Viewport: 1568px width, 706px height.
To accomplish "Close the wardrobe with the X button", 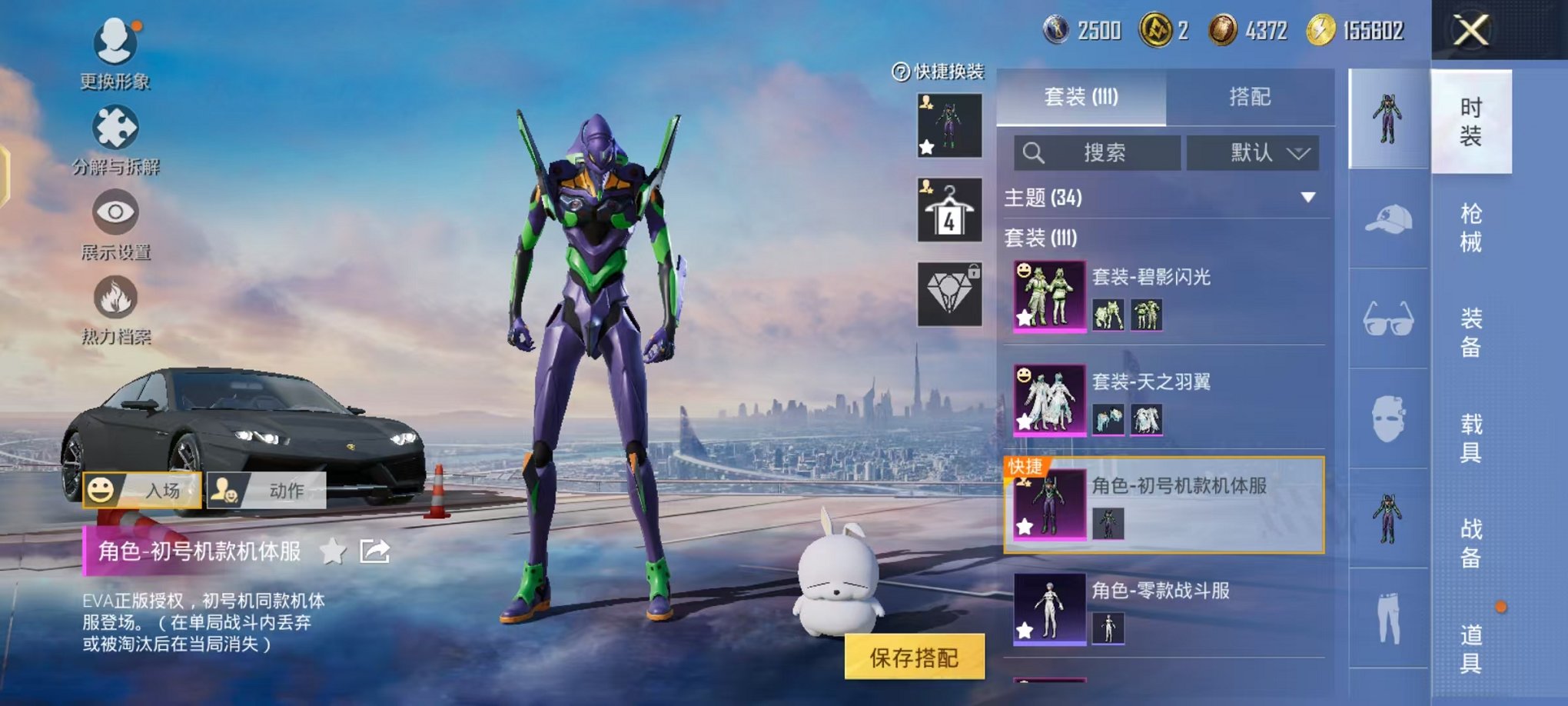I will tap(1470, 31).
